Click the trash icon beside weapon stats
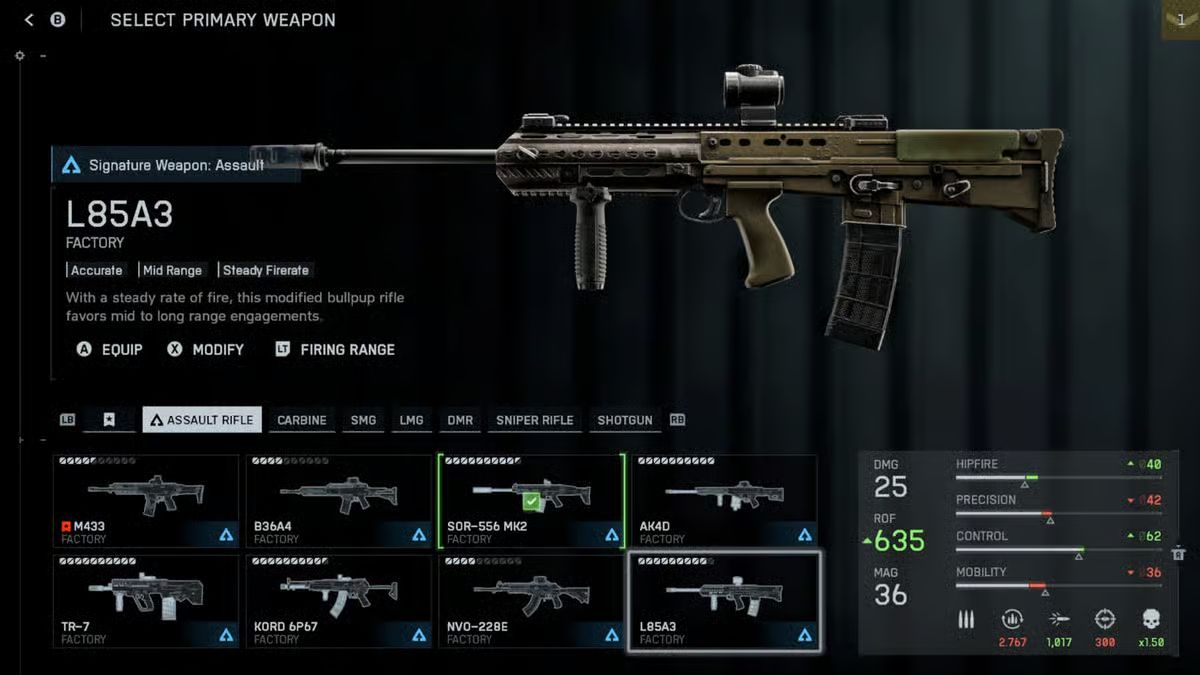This screenshot has width=1200, height=675. click(1178, 553)
